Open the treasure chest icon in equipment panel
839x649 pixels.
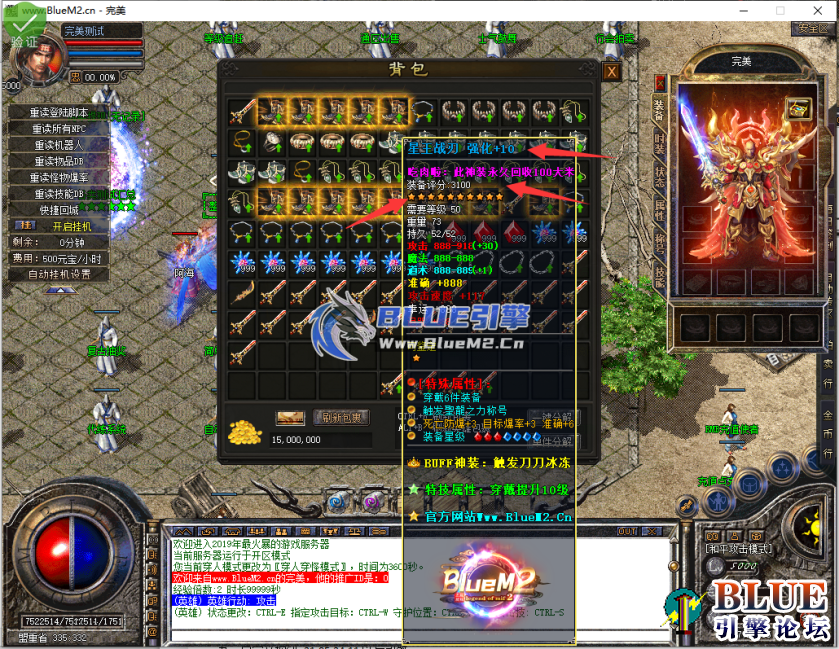(x=797, y=106)
